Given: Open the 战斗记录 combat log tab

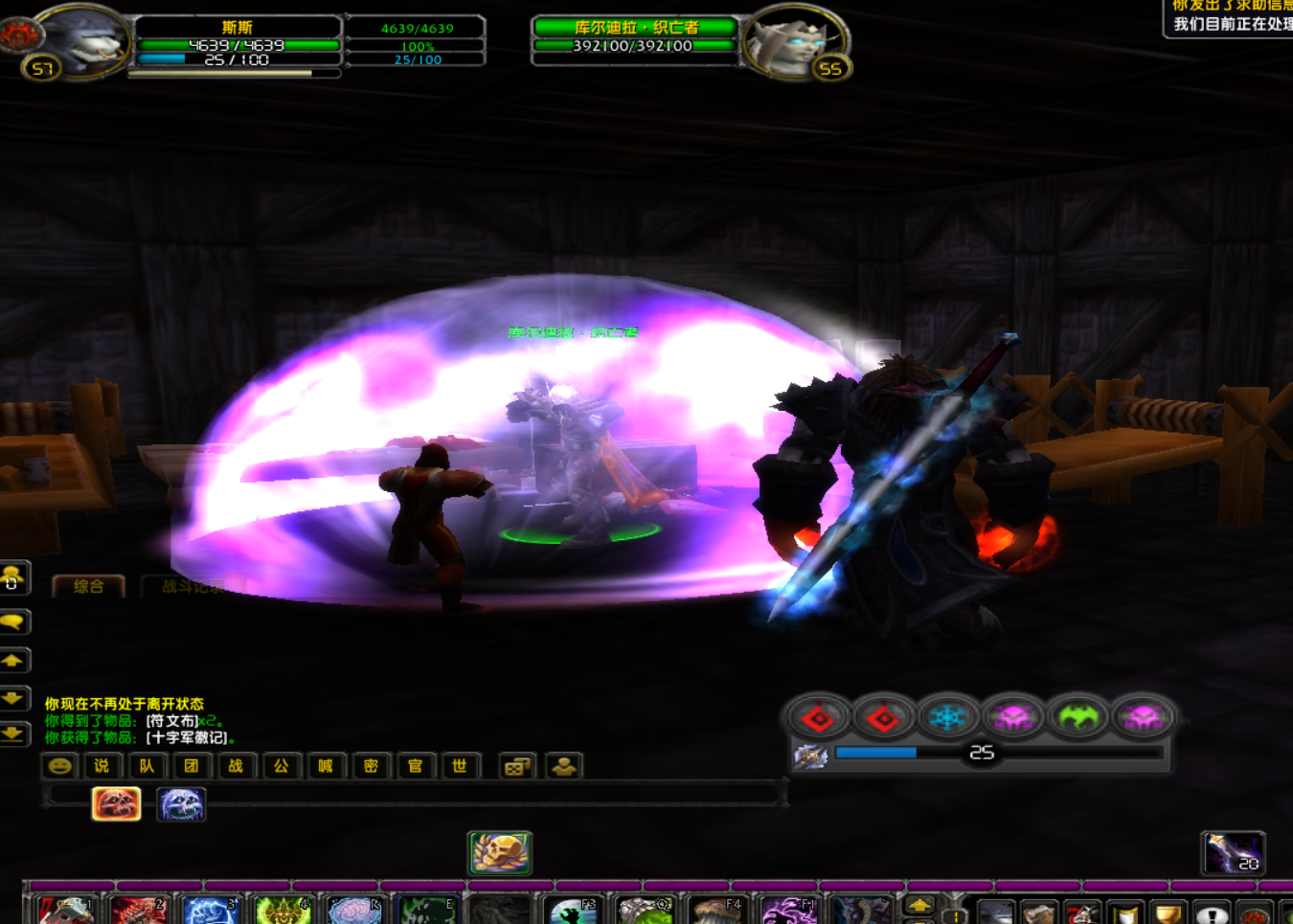Looking at the screenshot, I should tap(192, 586).
